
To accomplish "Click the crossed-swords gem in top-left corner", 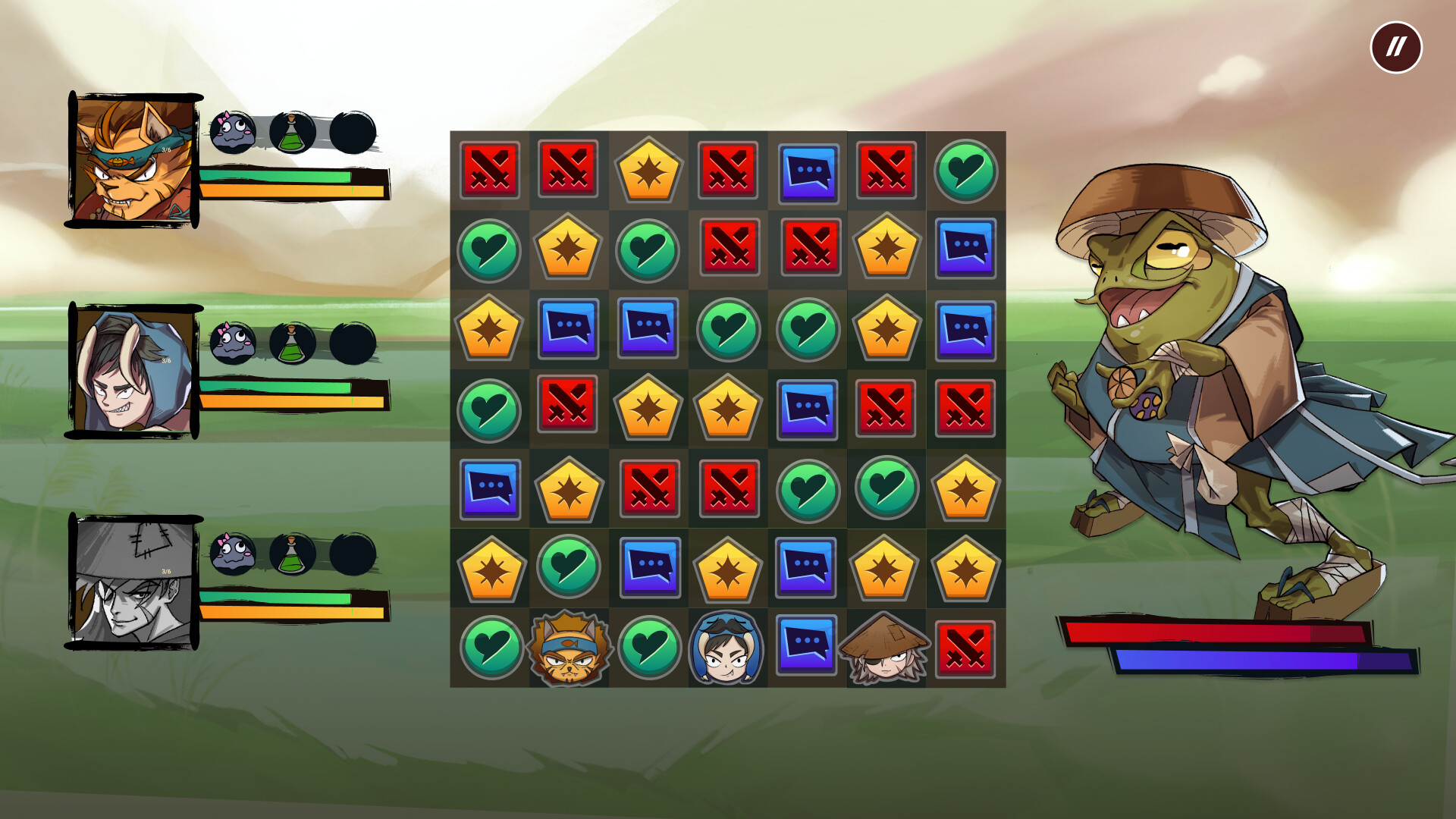I will [489, 171].
